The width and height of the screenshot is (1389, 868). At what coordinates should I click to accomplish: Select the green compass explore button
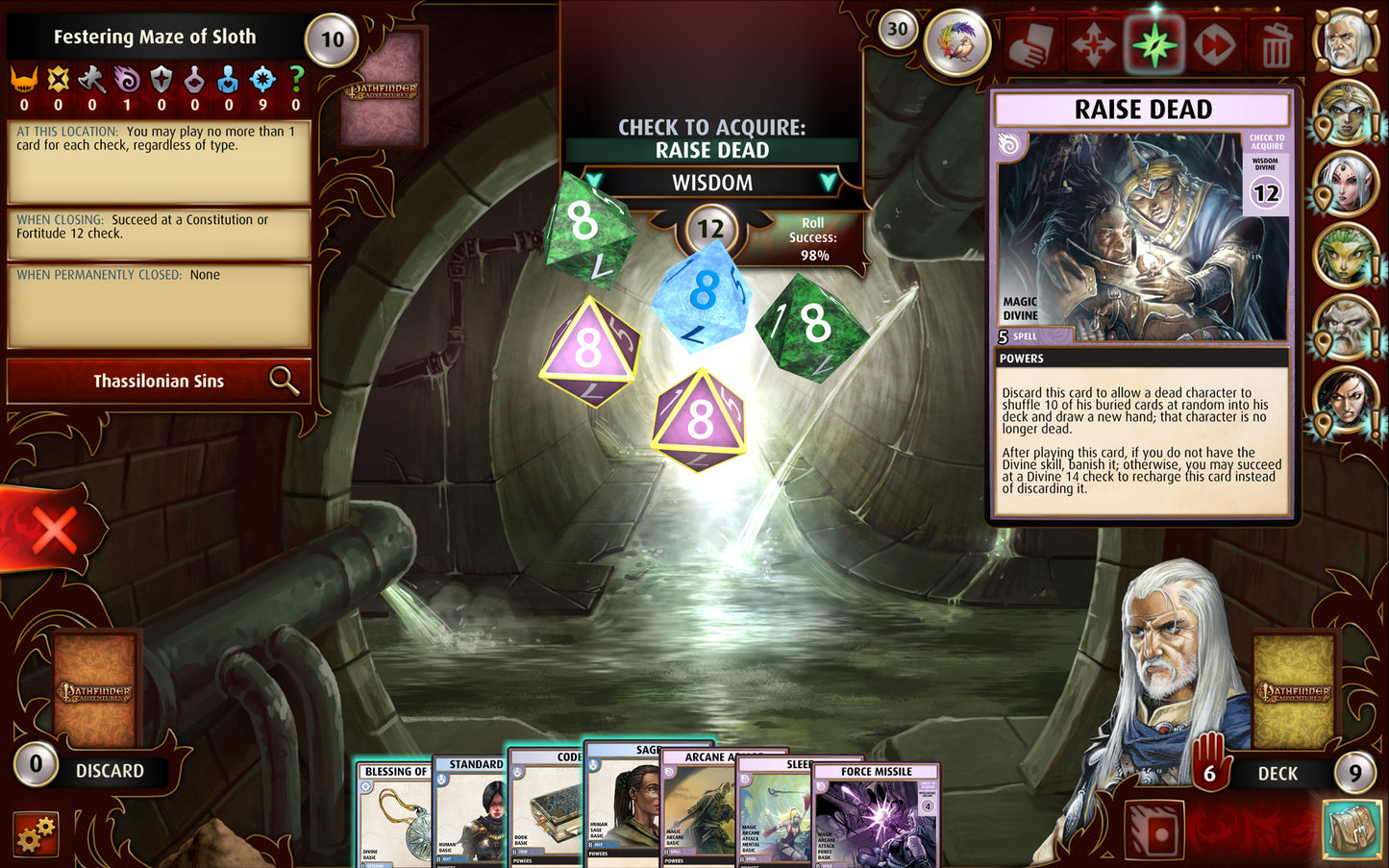coord(1154,44)
